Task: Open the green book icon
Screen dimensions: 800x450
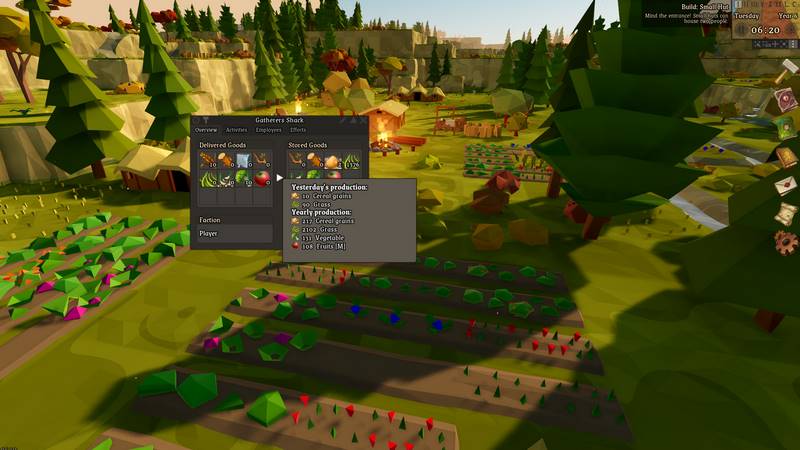Action: click(x=785, y=128)
